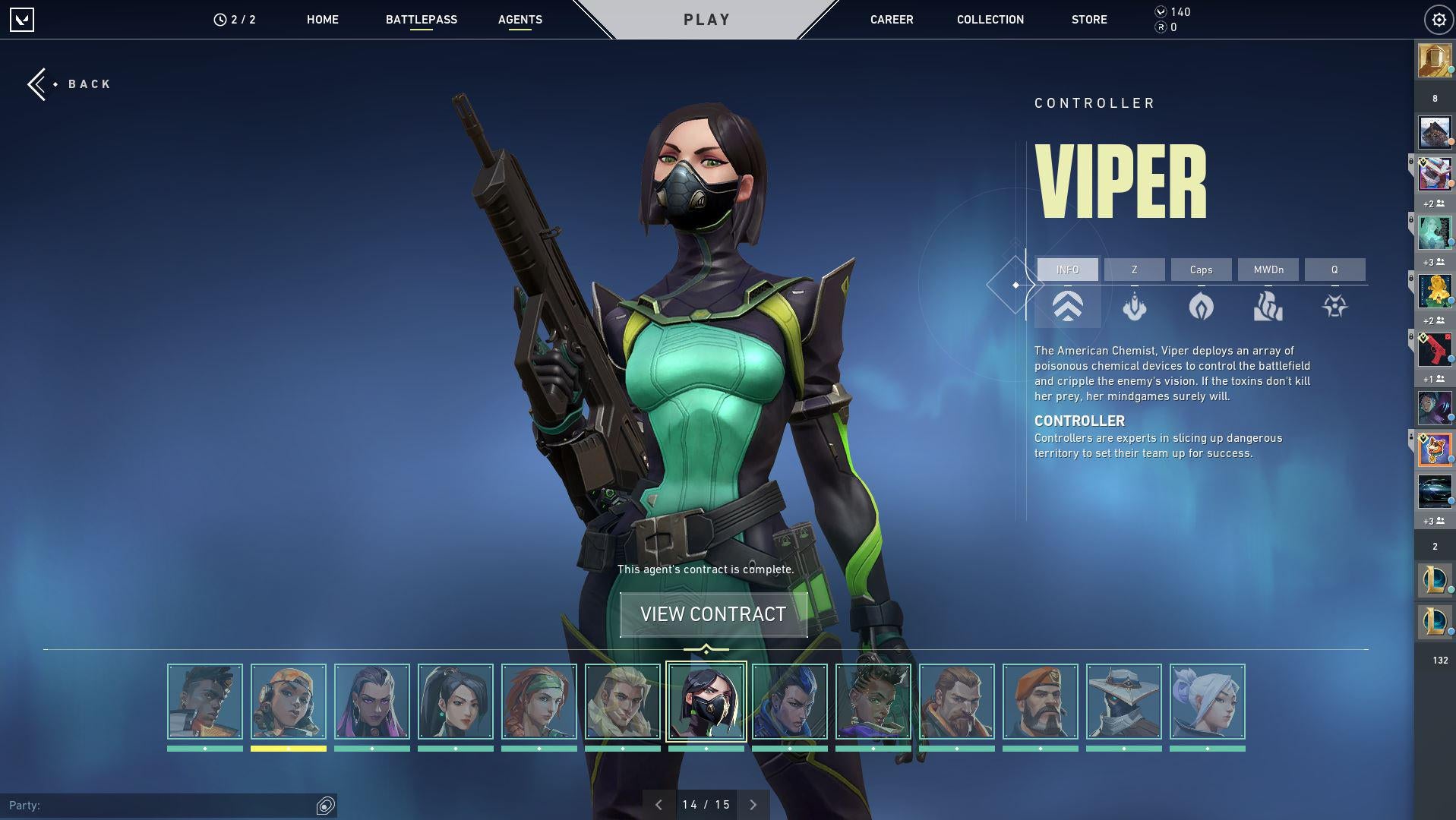Viewport: 1456px width, 820px height.
Task: Open the COLLECTION page
Action: click(990, 20)
